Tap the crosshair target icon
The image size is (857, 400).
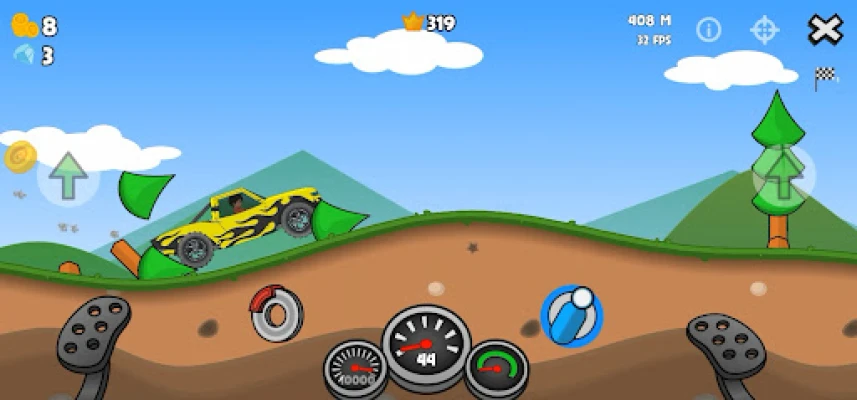[x=765, y=30]
